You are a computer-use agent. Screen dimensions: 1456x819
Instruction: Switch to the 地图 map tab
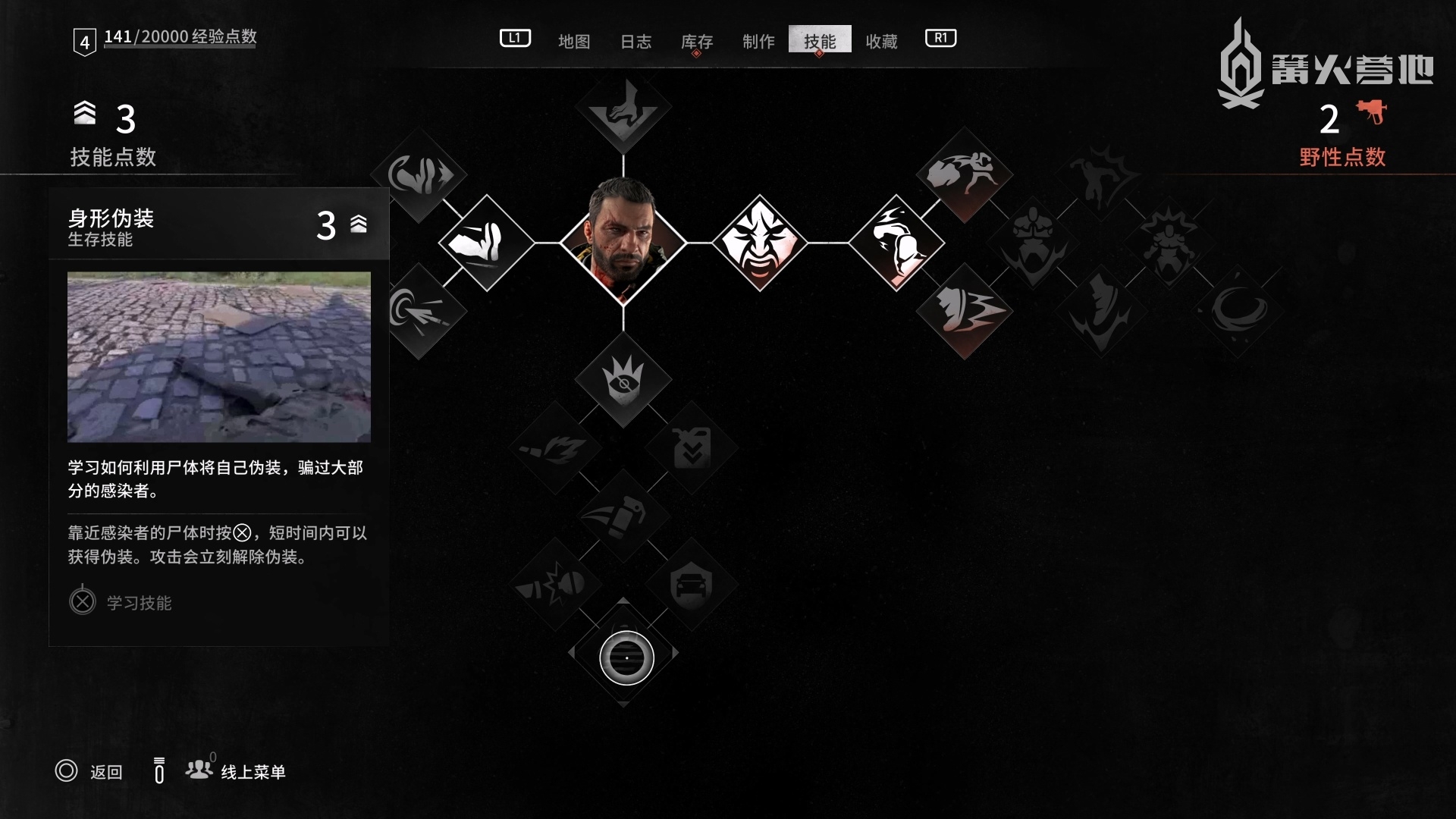click(x=573, y=41)
